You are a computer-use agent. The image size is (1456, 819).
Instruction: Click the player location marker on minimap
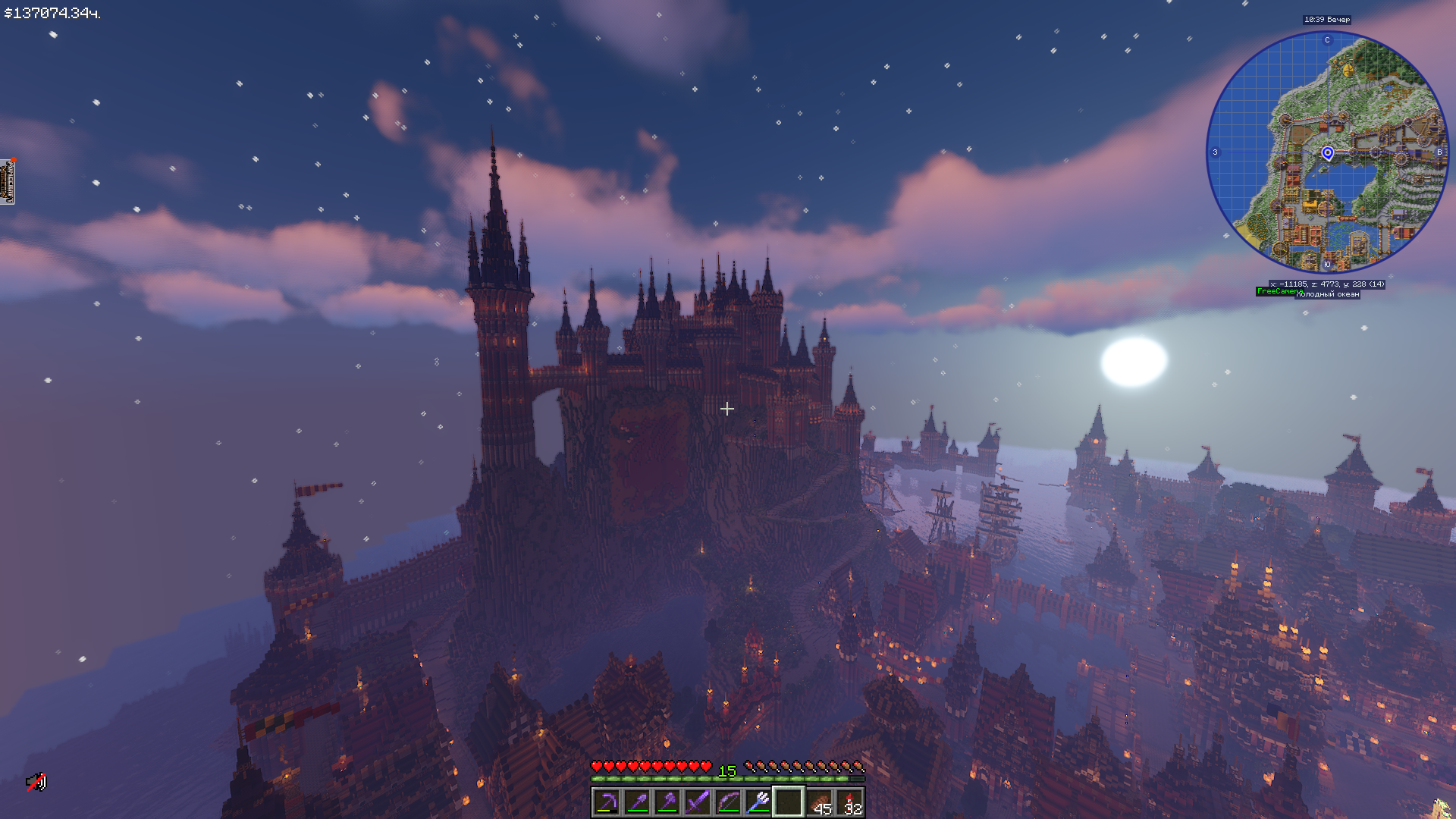tap(1327, 153)
